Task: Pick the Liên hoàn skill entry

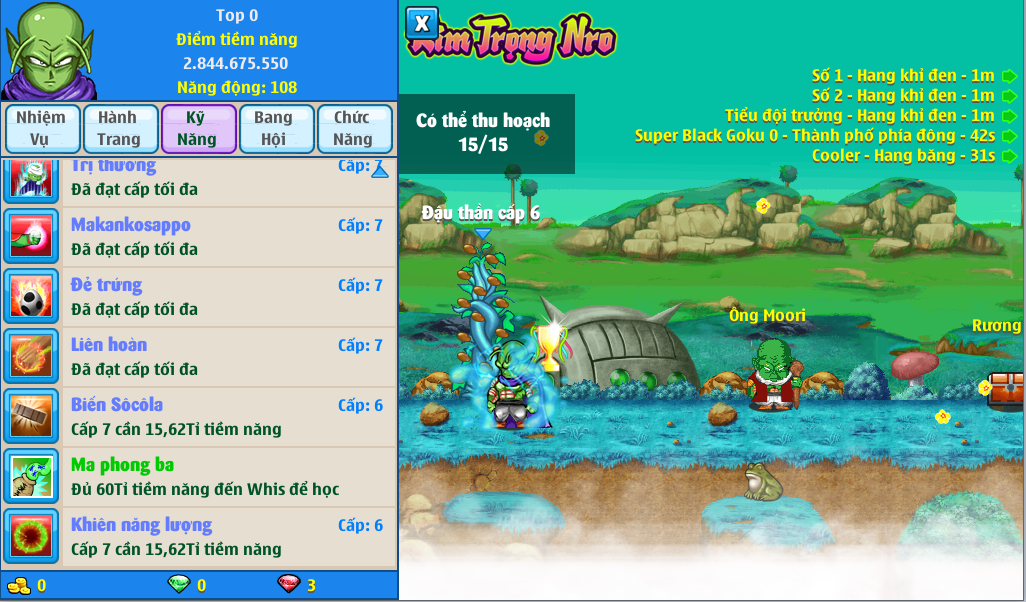Action: pyautogui.click(x=200, y=357)
